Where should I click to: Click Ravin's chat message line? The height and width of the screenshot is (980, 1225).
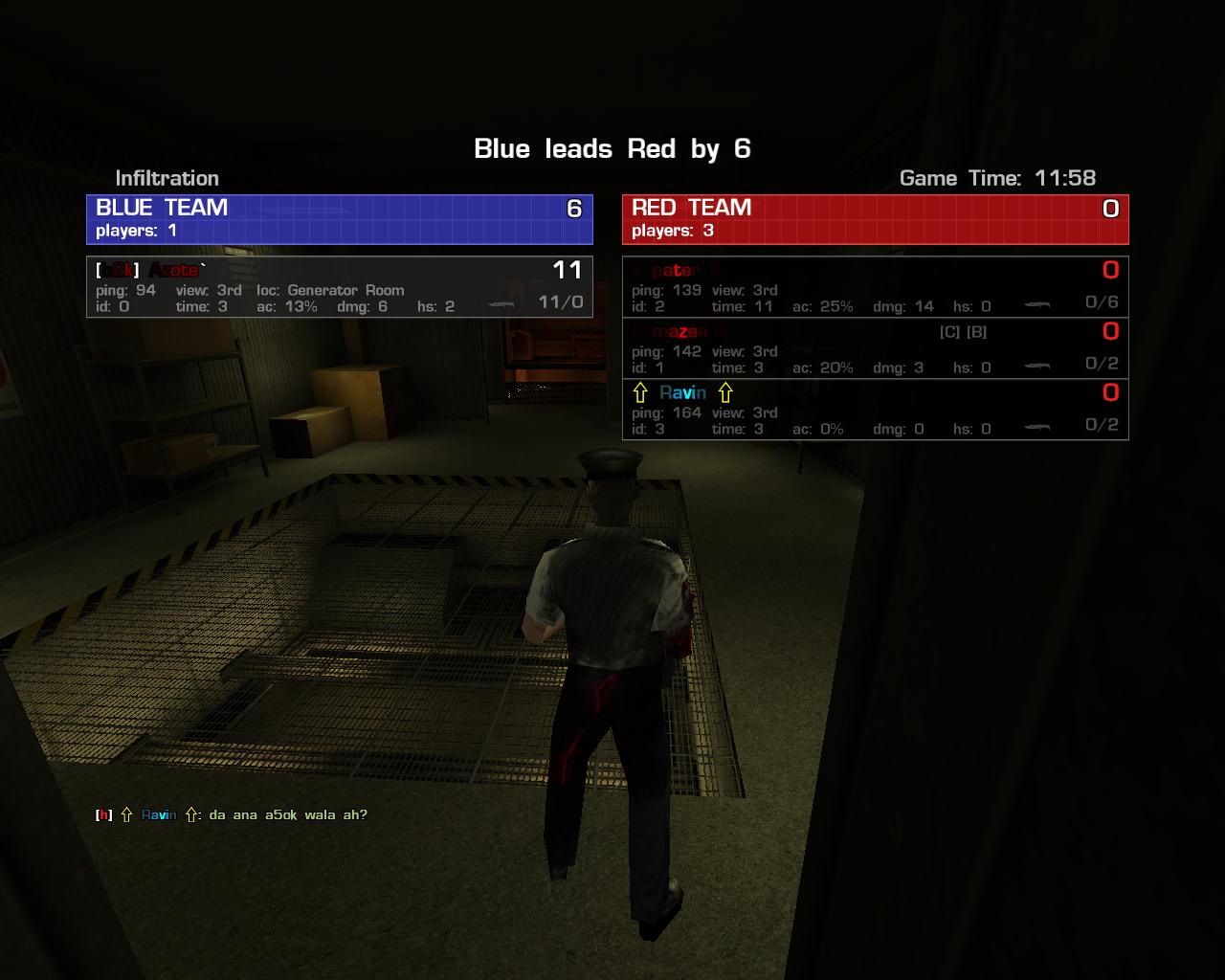click(232, 815)
